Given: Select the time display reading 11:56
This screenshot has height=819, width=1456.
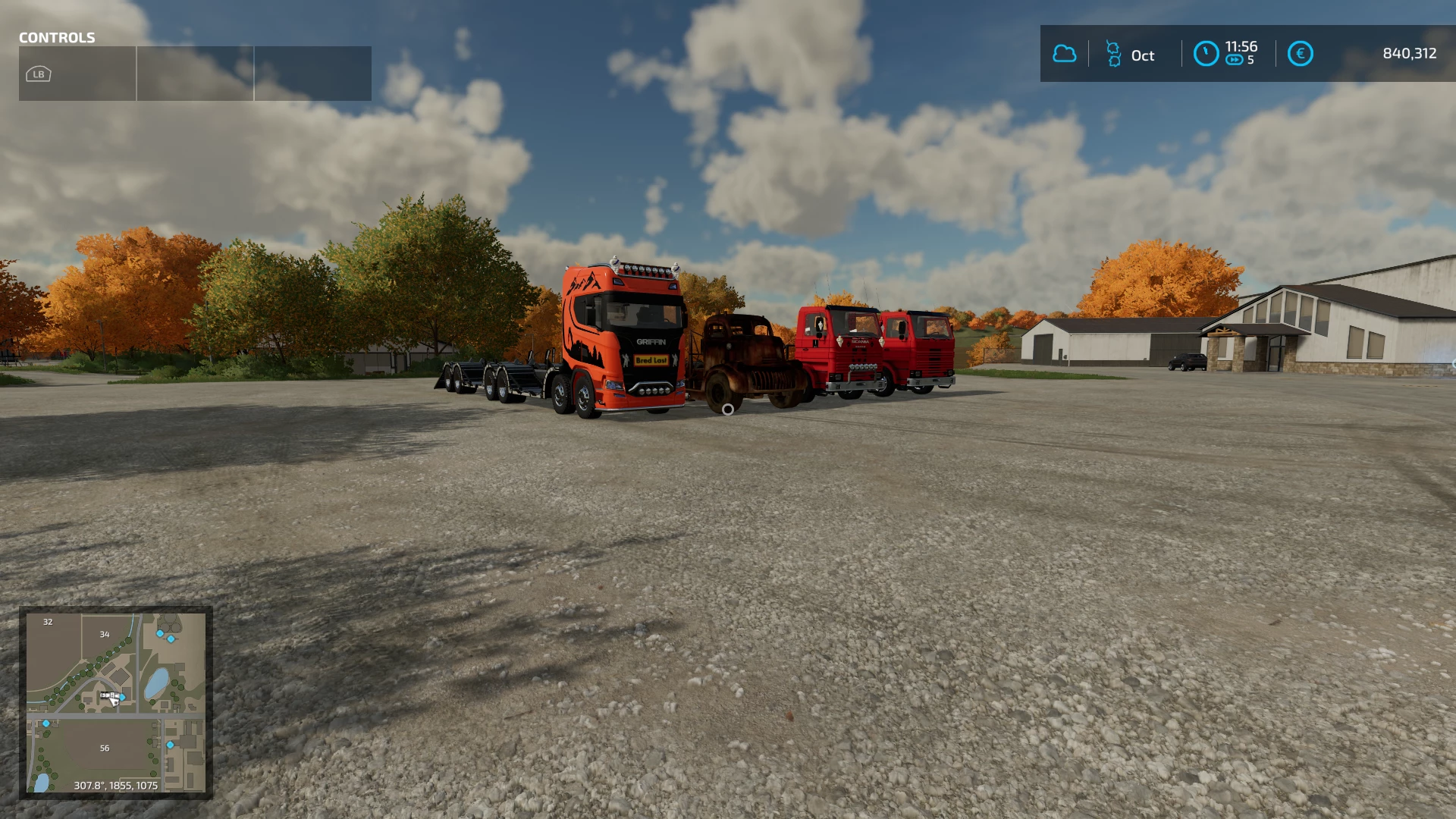Looking at the screenshot, I should coord(1241,46).
